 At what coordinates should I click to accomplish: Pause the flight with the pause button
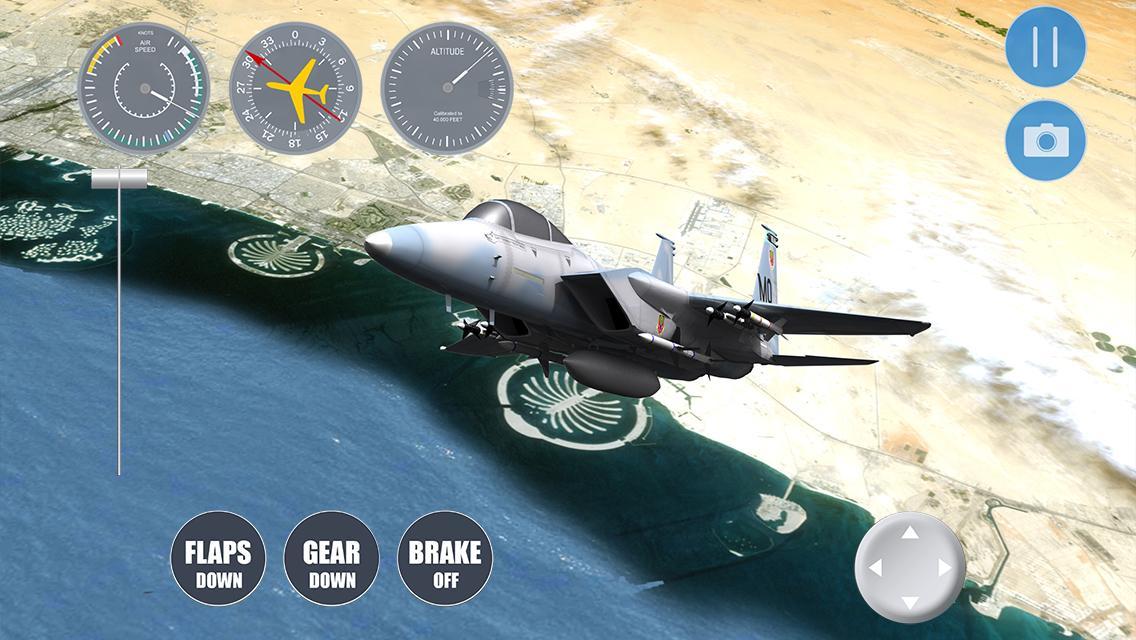[1045, 47]
